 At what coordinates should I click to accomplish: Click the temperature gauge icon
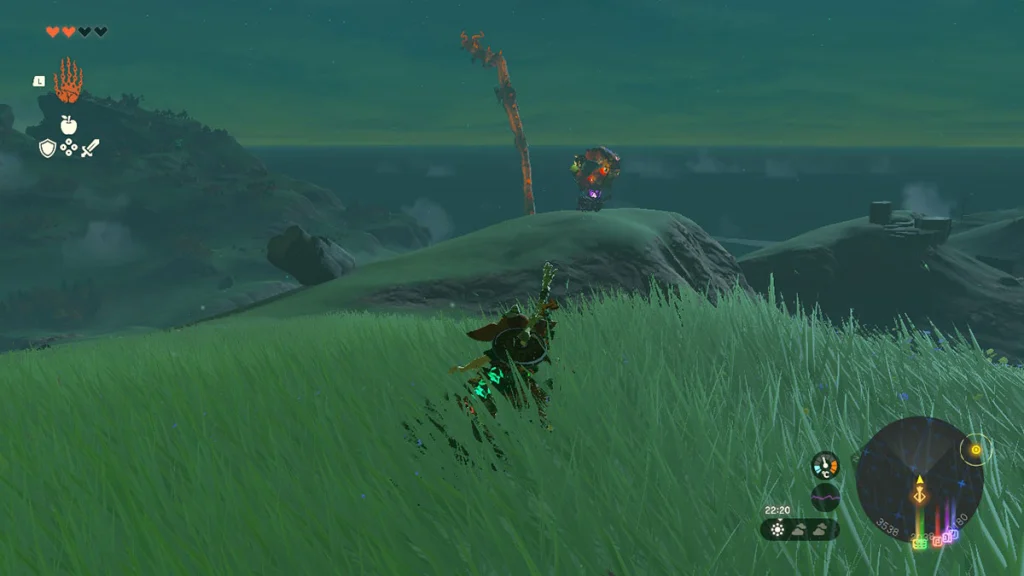(x=825, y=465)
